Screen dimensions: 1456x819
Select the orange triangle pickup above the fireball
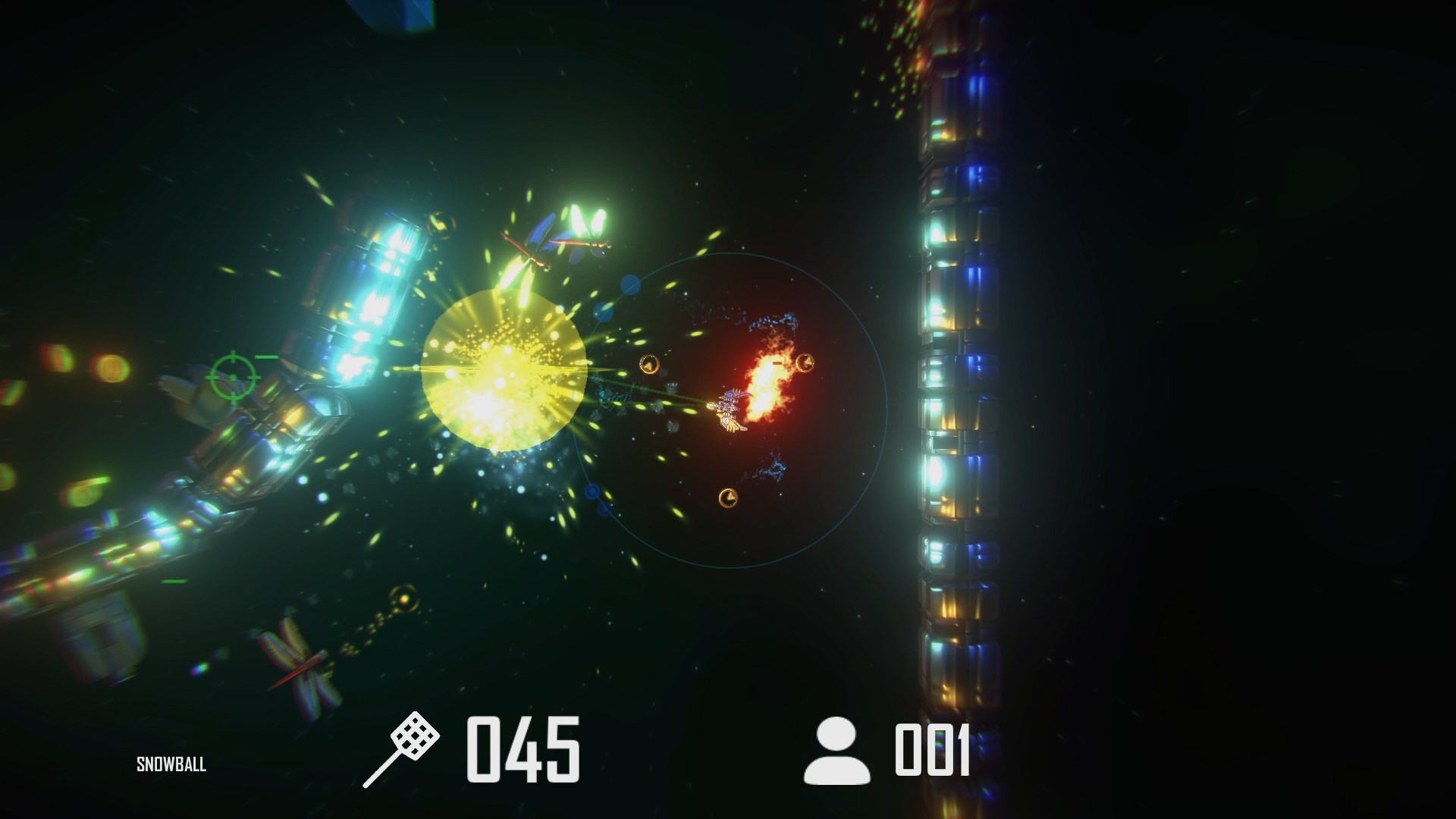[805, 362]
